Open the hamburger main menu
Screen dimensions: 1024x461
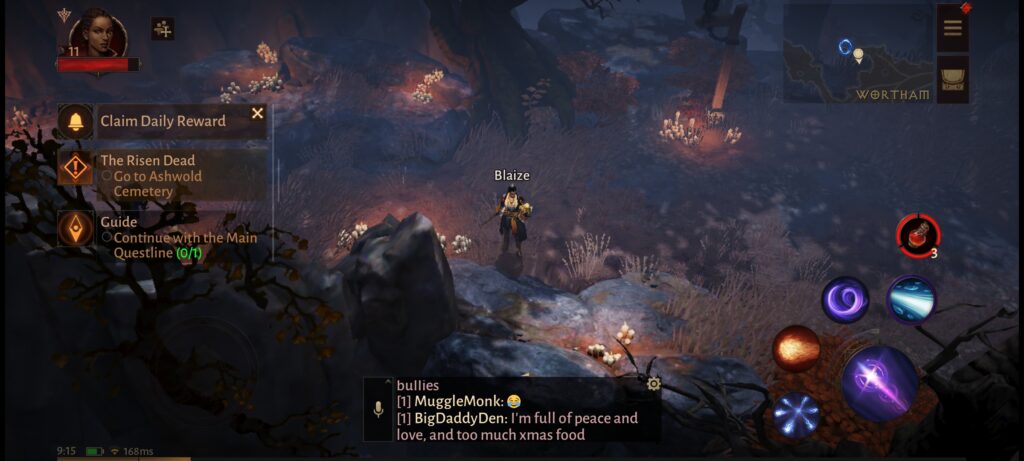tap(952, 28)
